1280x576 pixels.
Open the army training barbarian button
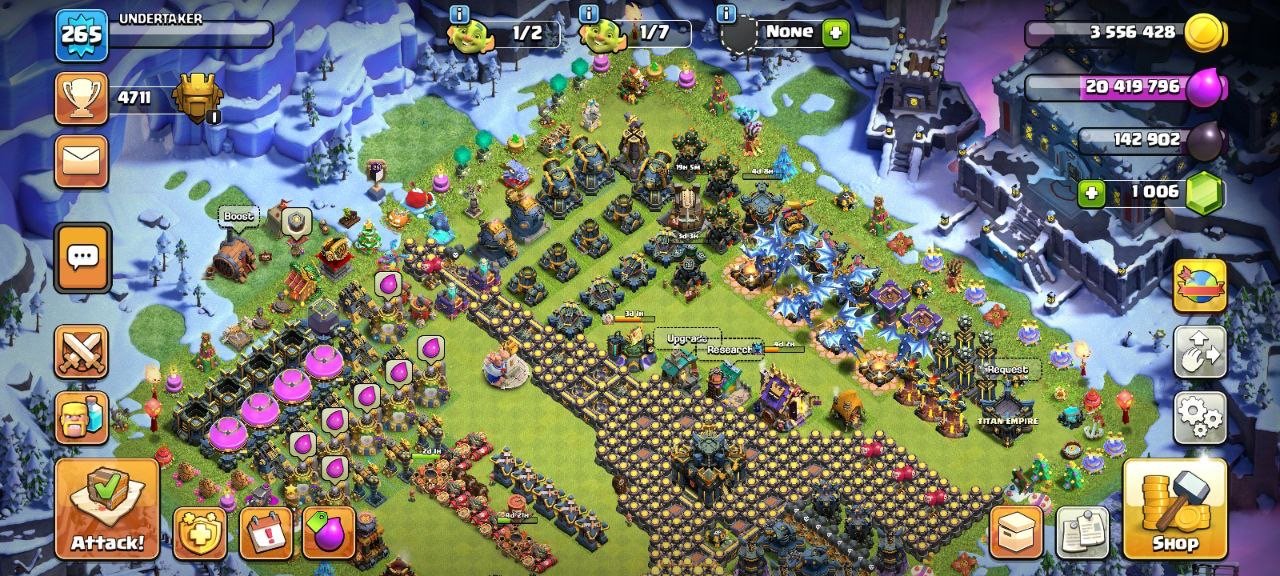coord(82,415)
